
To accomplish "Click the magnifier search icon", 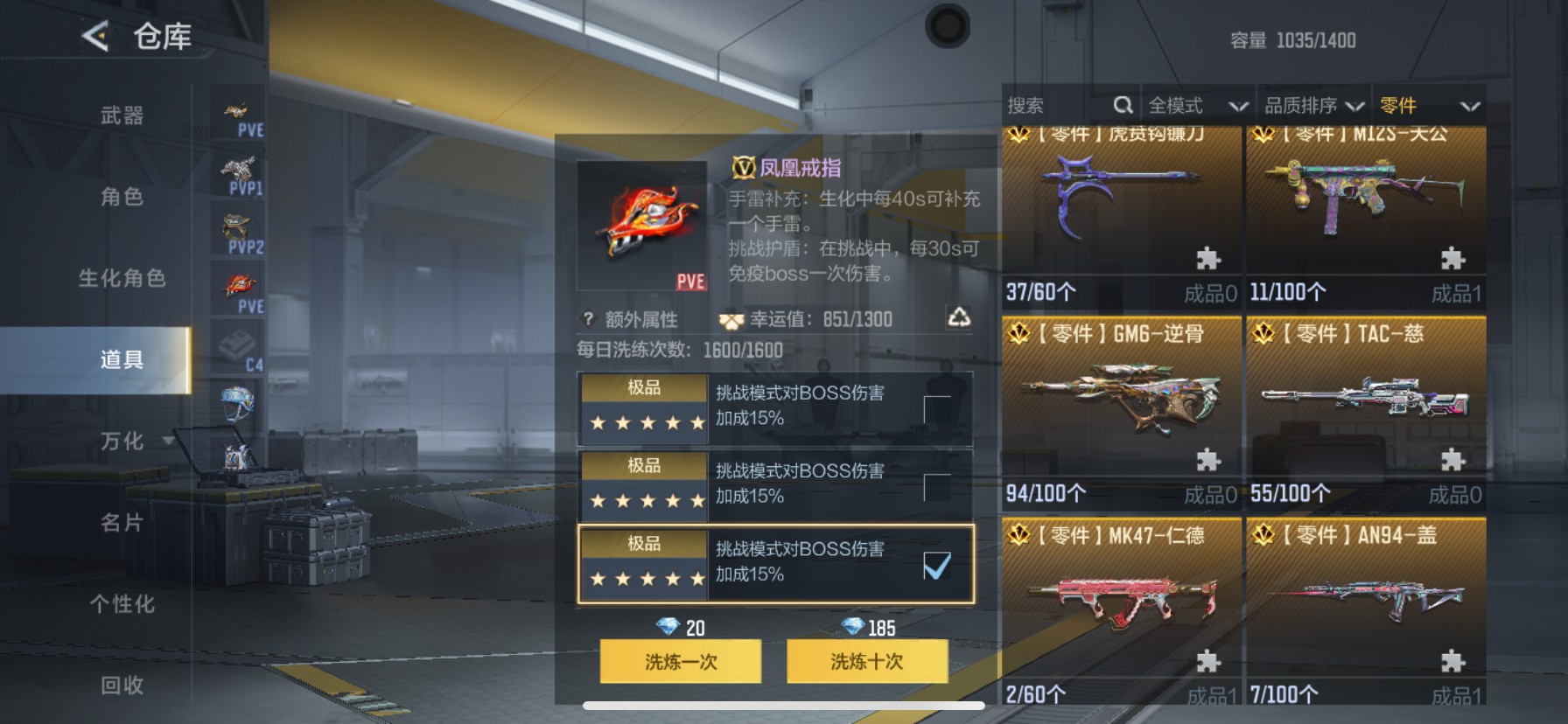I will (1123, 104).
